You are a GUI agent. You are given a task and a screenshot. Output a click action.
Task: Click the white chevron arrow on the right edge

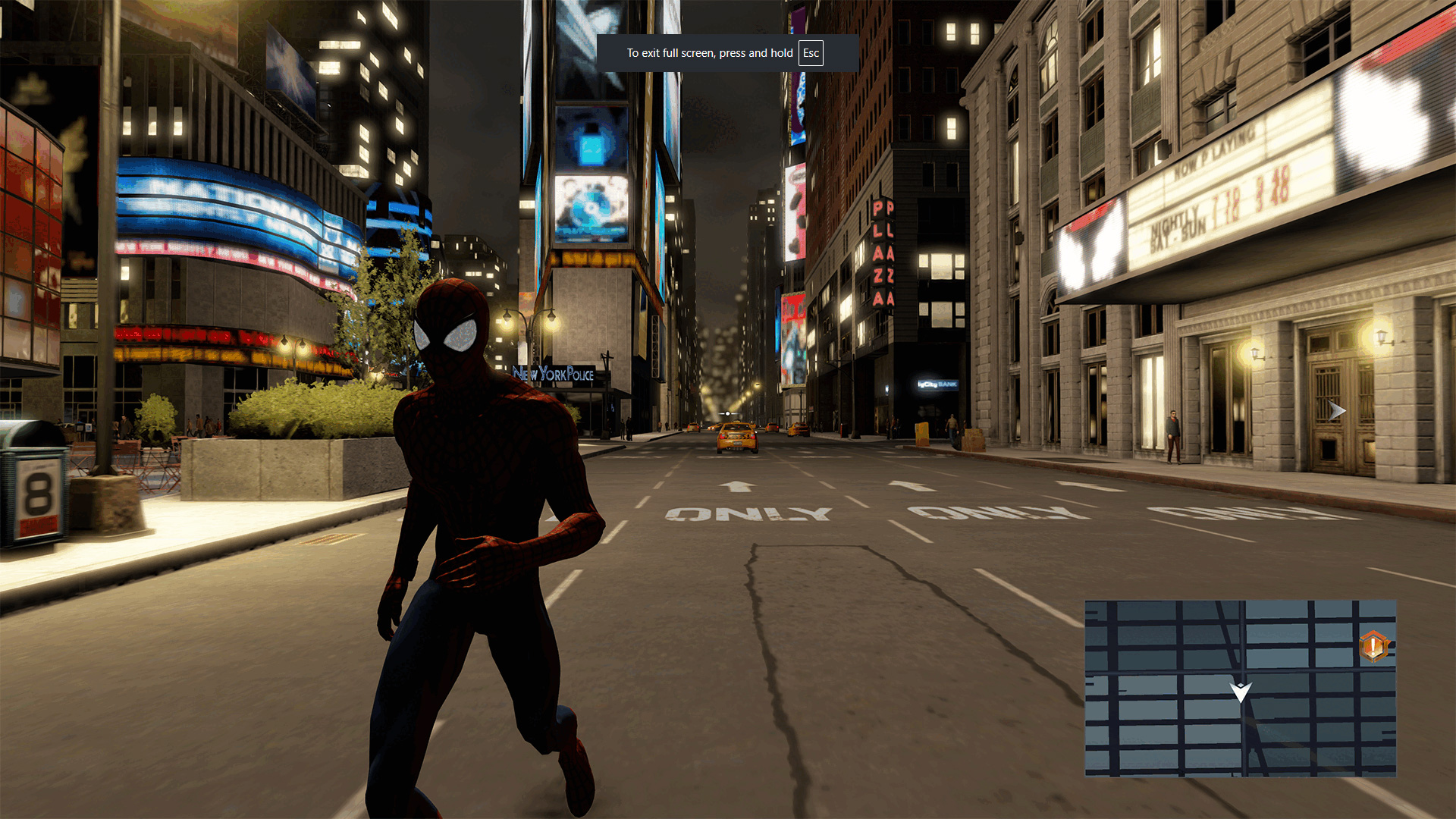pos(1336,411)
